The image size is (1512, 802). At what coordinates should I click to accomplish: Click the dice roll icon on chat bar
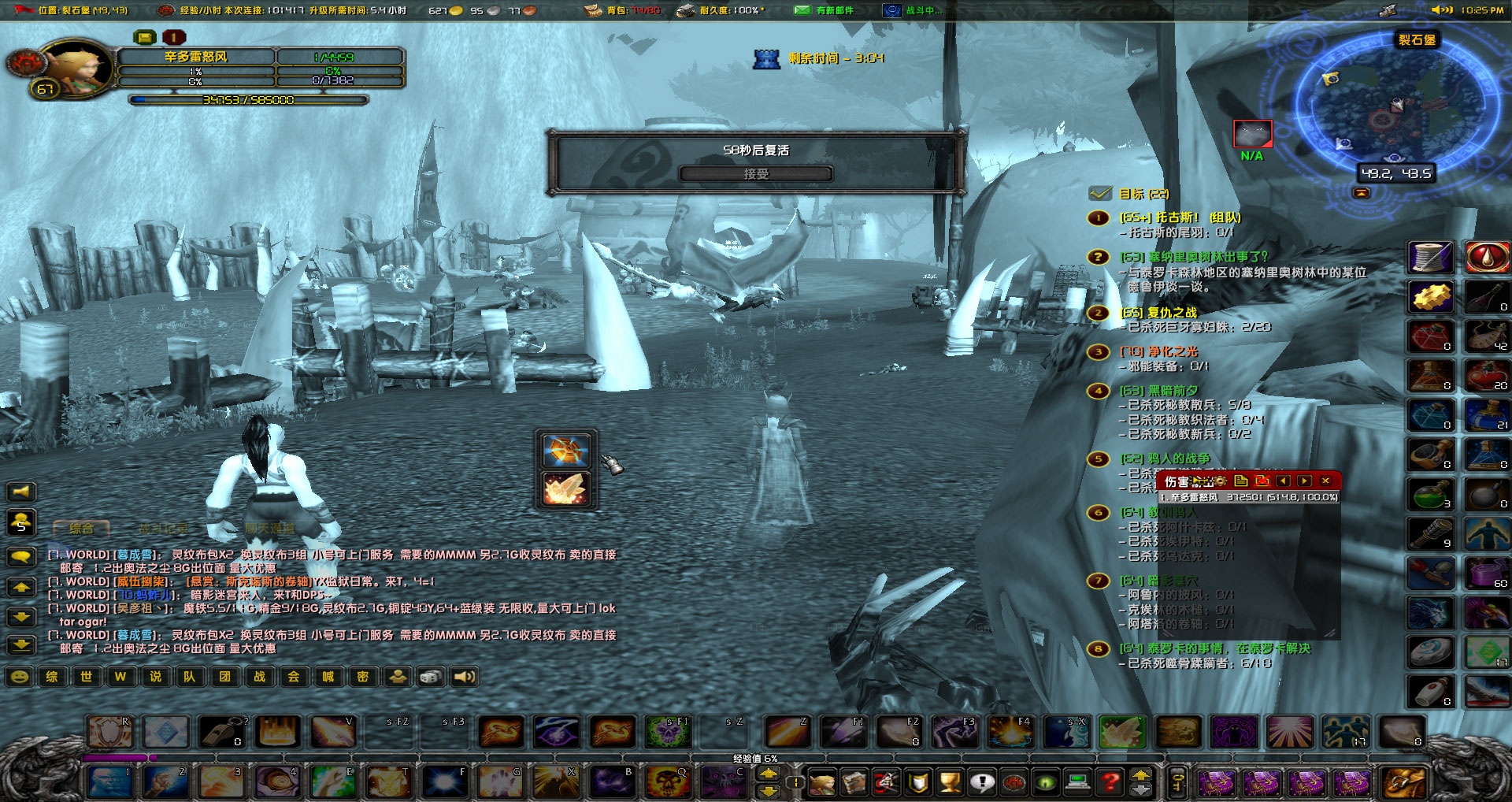430,677
